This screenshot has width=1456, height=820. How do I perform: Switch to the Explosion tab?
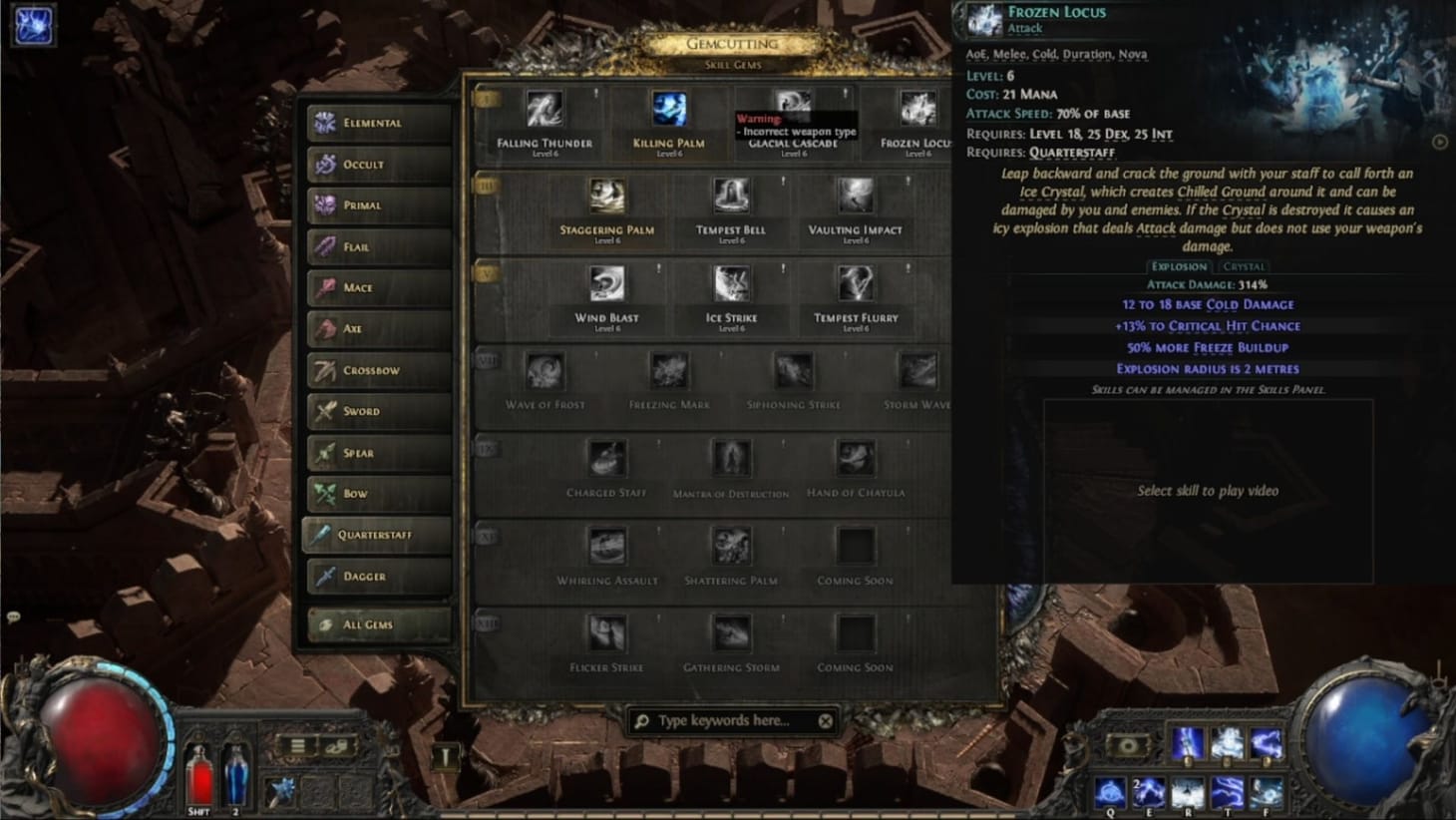pyautogui.click(x=1178, y=266)
